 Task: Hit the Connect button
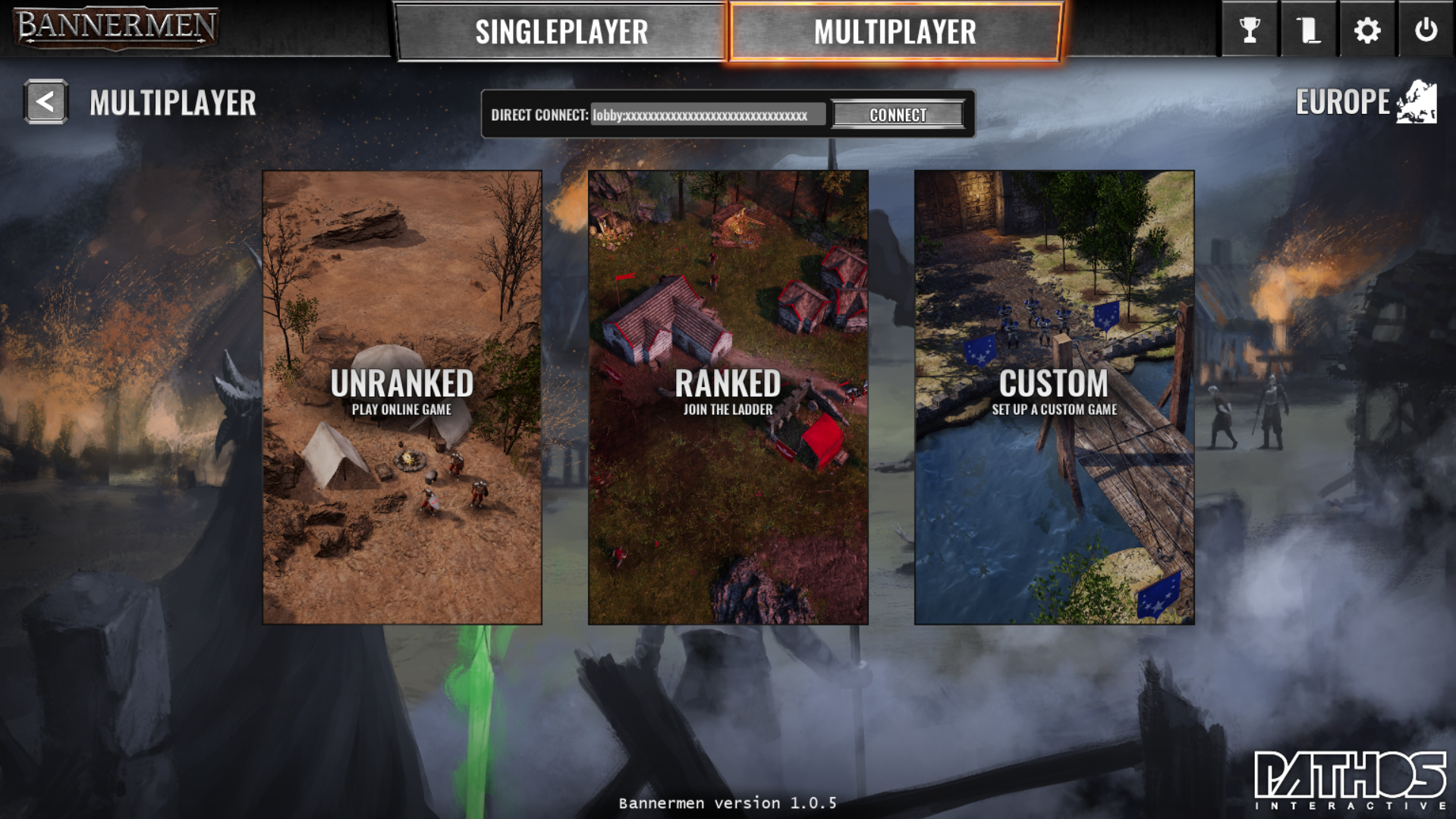click(x=898, y=115)
